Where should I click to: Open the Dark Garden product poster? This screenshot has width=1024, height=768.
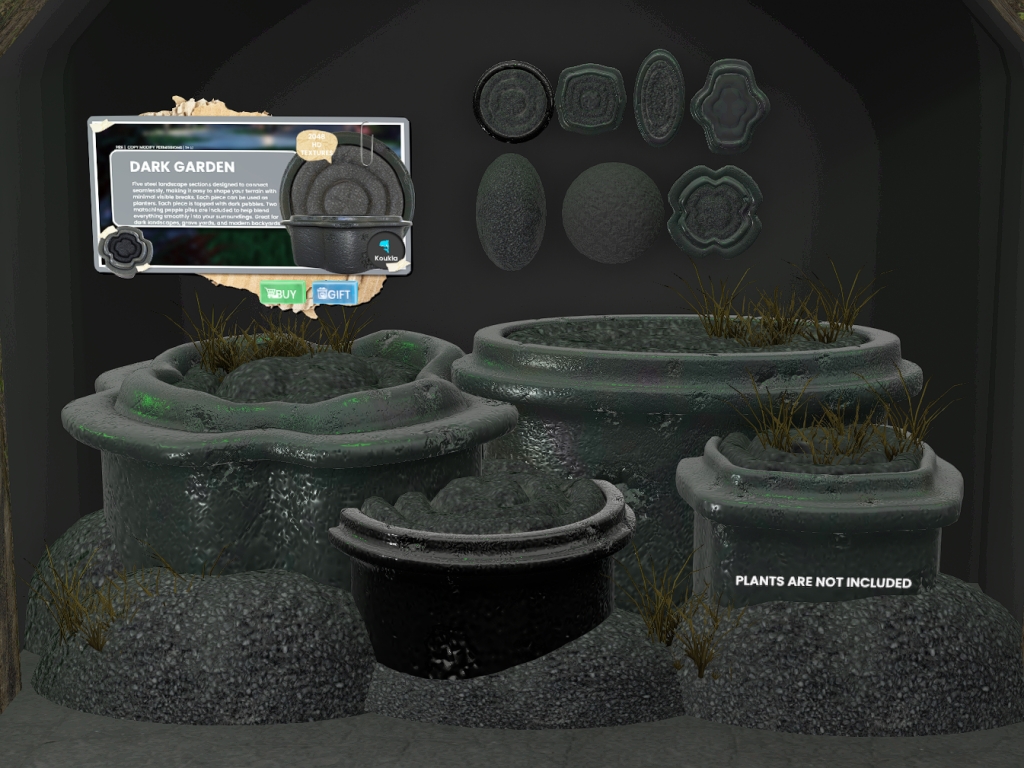point(248,195)
